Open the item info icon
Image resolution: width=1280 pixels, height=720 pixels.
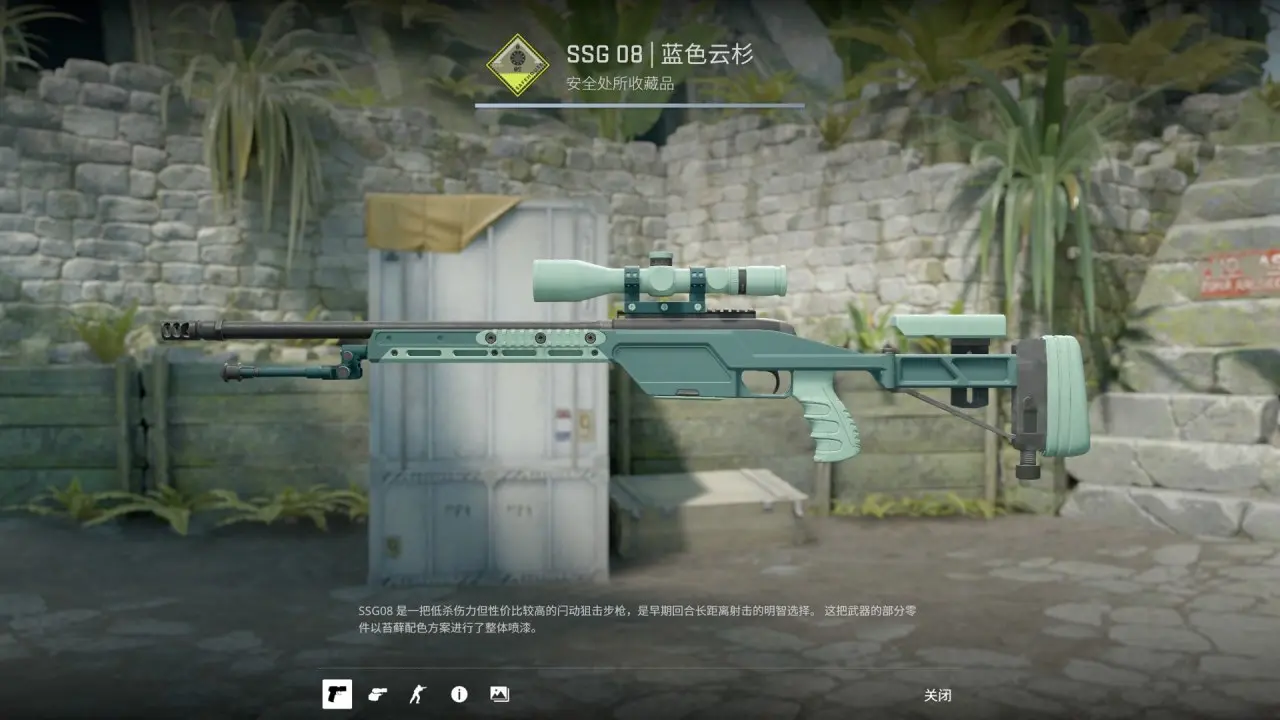pos(459,694)
